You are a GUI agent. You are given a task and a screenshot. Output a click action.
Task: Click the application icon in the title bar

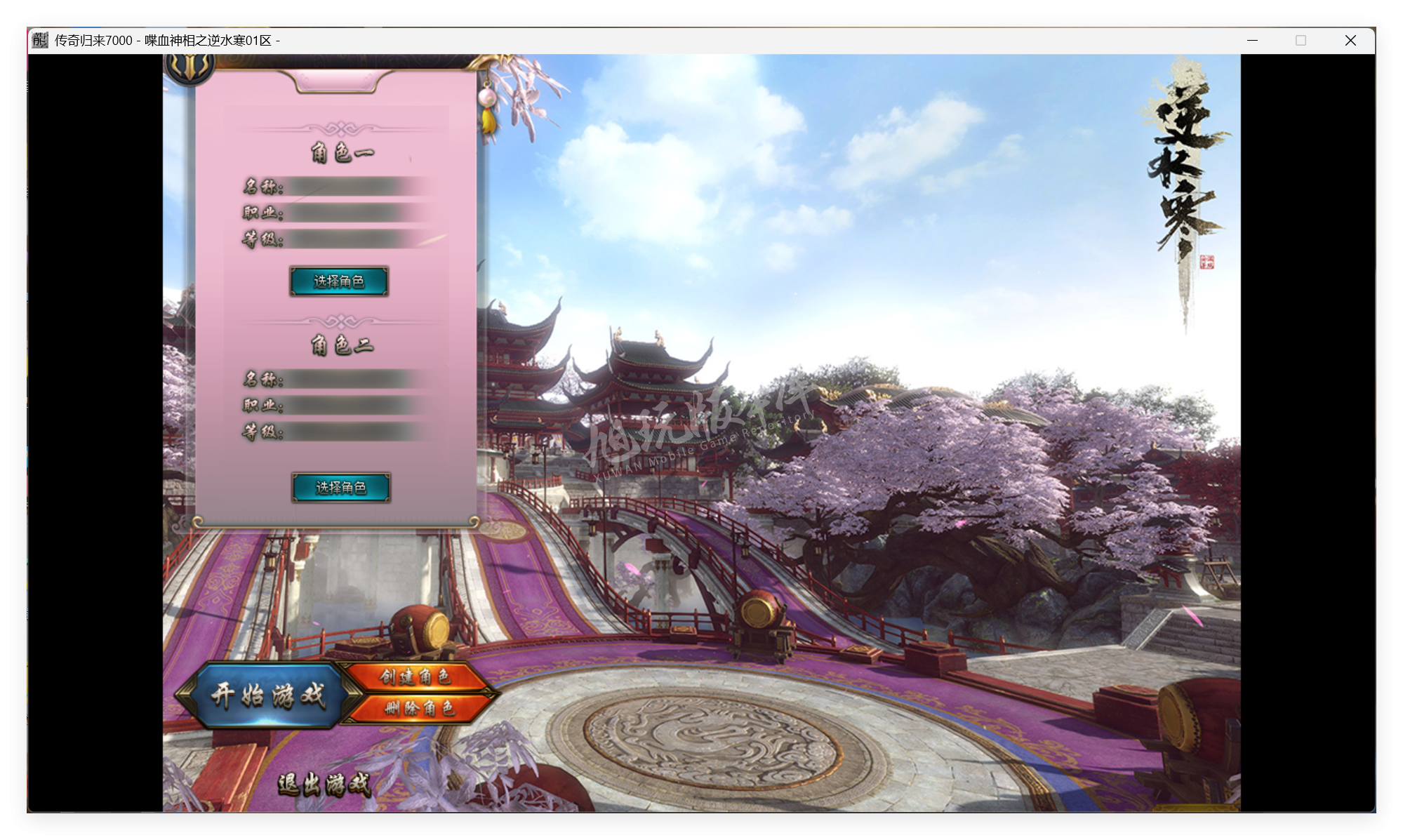pyautogui.click(x=39, y=41)
